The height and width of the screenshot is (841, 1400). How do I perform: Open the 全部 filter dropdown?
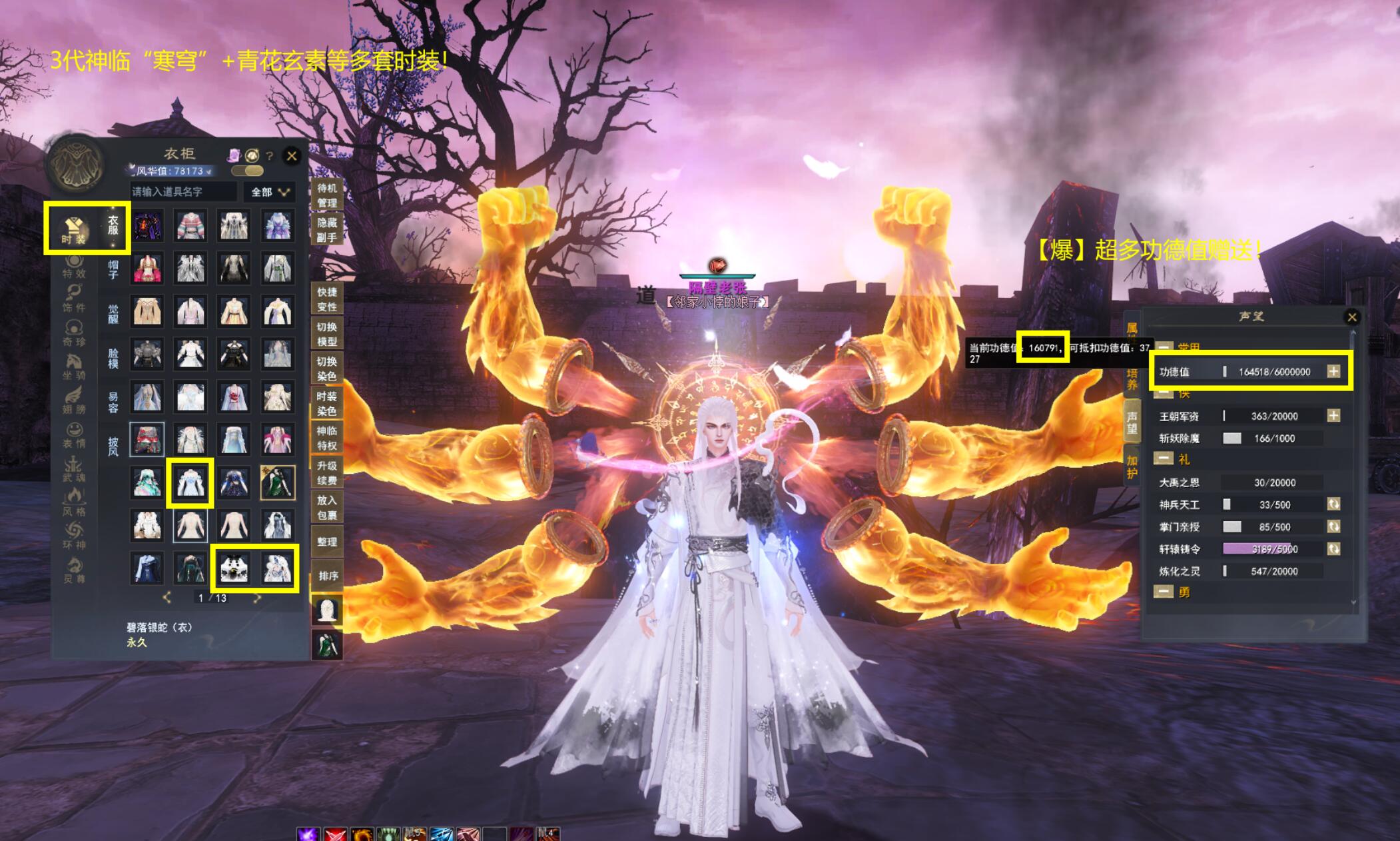pyautogui.click(x=270, y=192)
